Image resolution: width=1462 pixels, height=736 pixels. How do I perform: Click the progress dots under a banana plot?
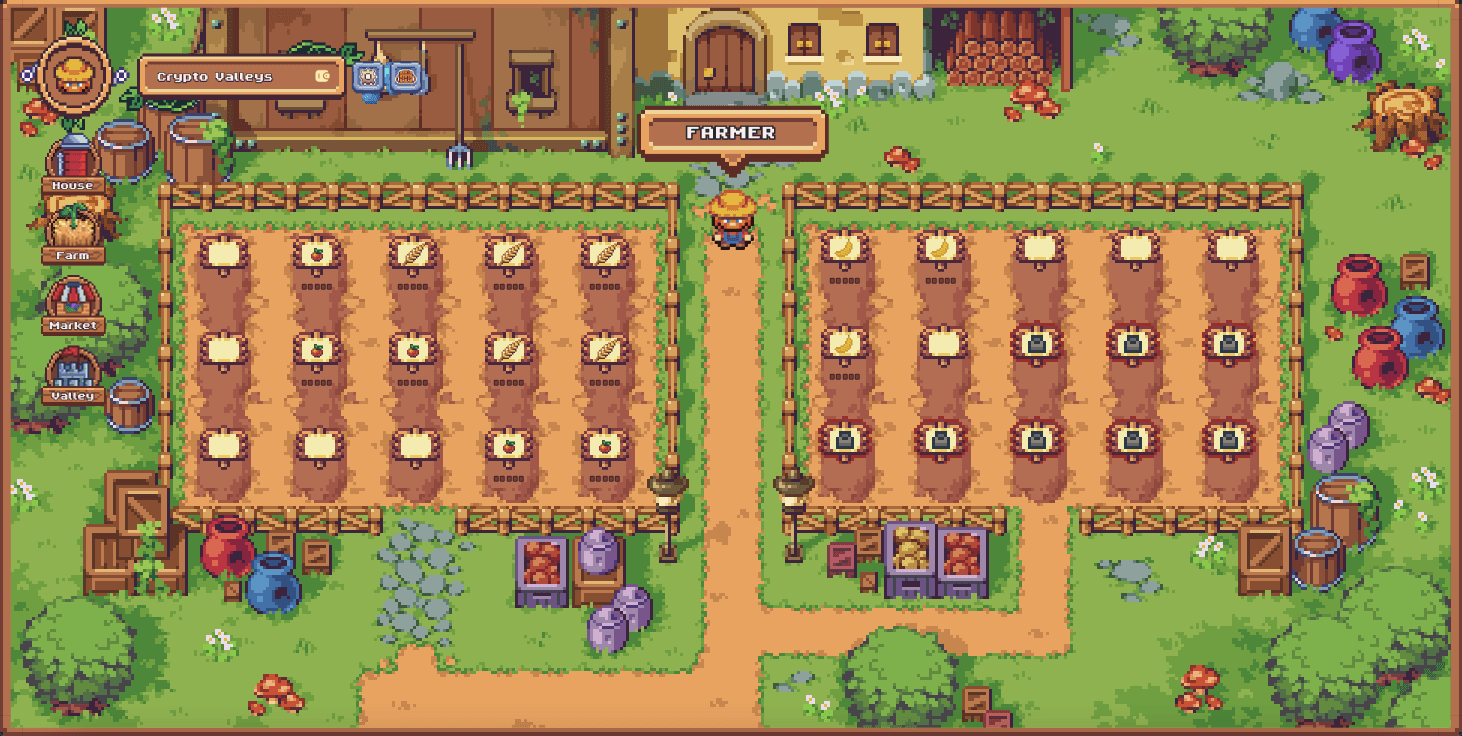(x=843, y=283)
